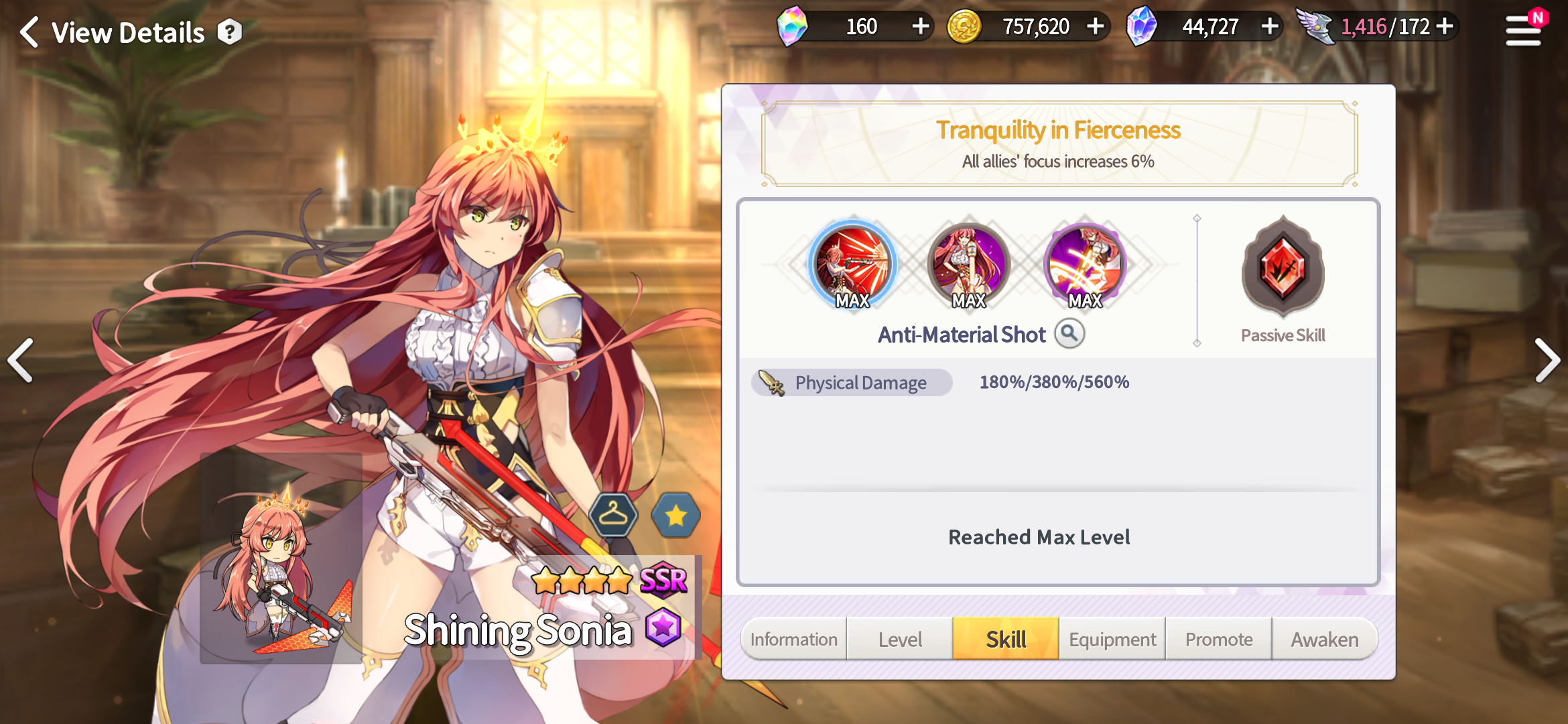Add more blue crystals with plus button
The width and height of the screenshot is (1568, 724).
pos(1270,27)
